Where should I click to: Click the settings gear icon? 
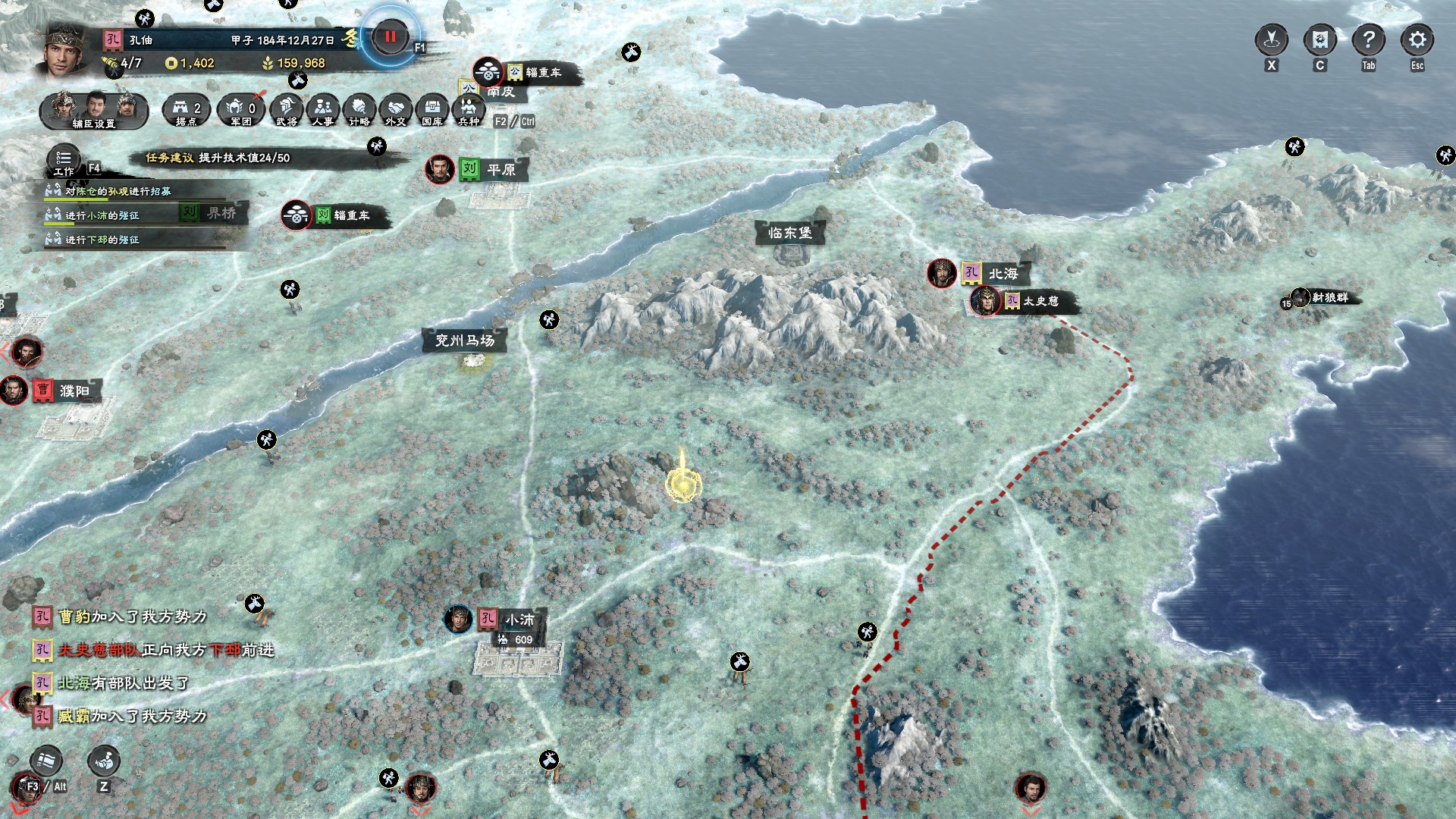(x=1417, y=39)
